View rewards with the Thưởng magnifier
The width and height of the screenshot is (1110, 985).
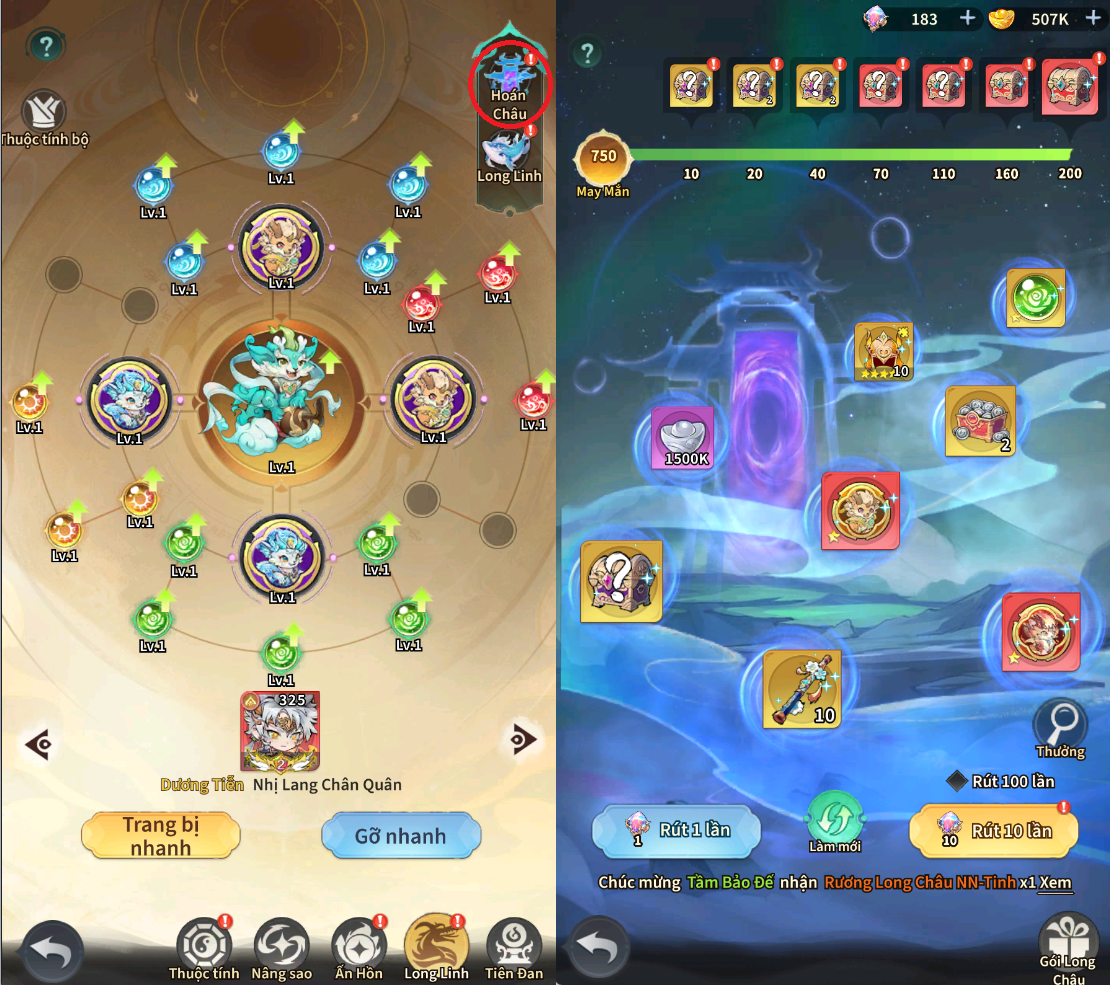(1060, 724)
